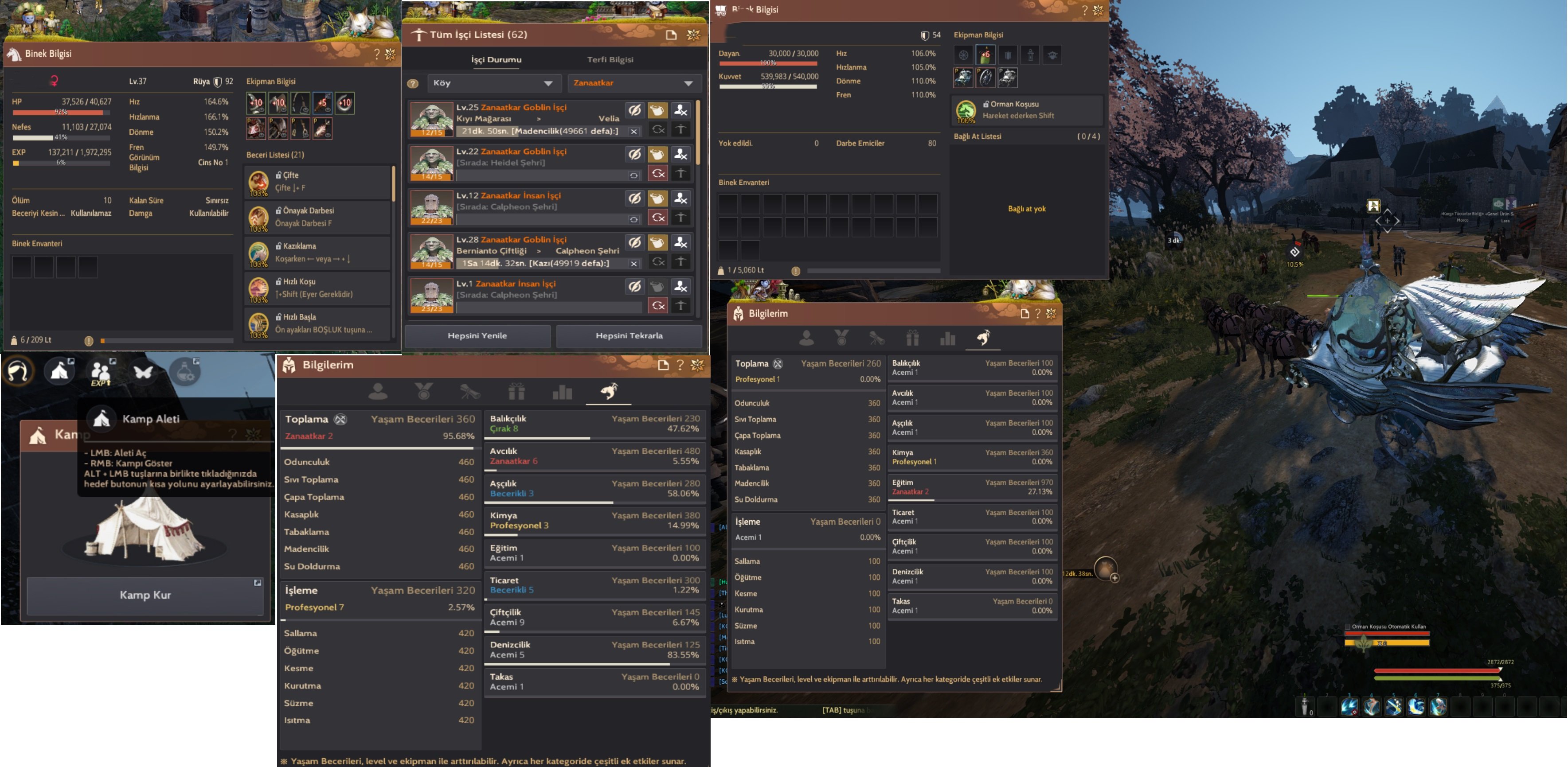
Task: Hide Lv.25 worker with the eye-slash toggle
Action: [635, 109]
